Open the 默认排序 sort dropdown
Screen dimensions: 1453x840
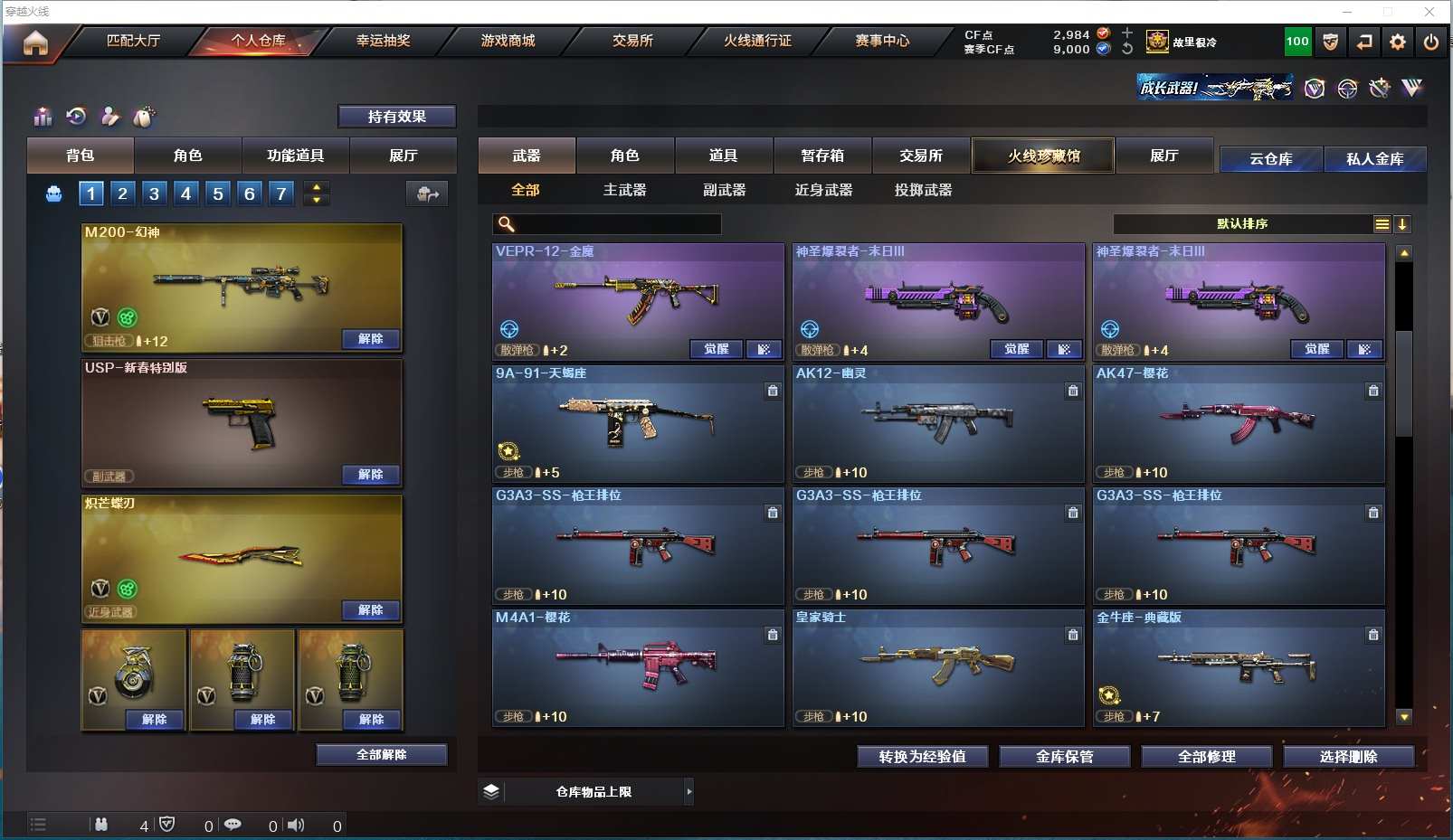pos(1242,224)
